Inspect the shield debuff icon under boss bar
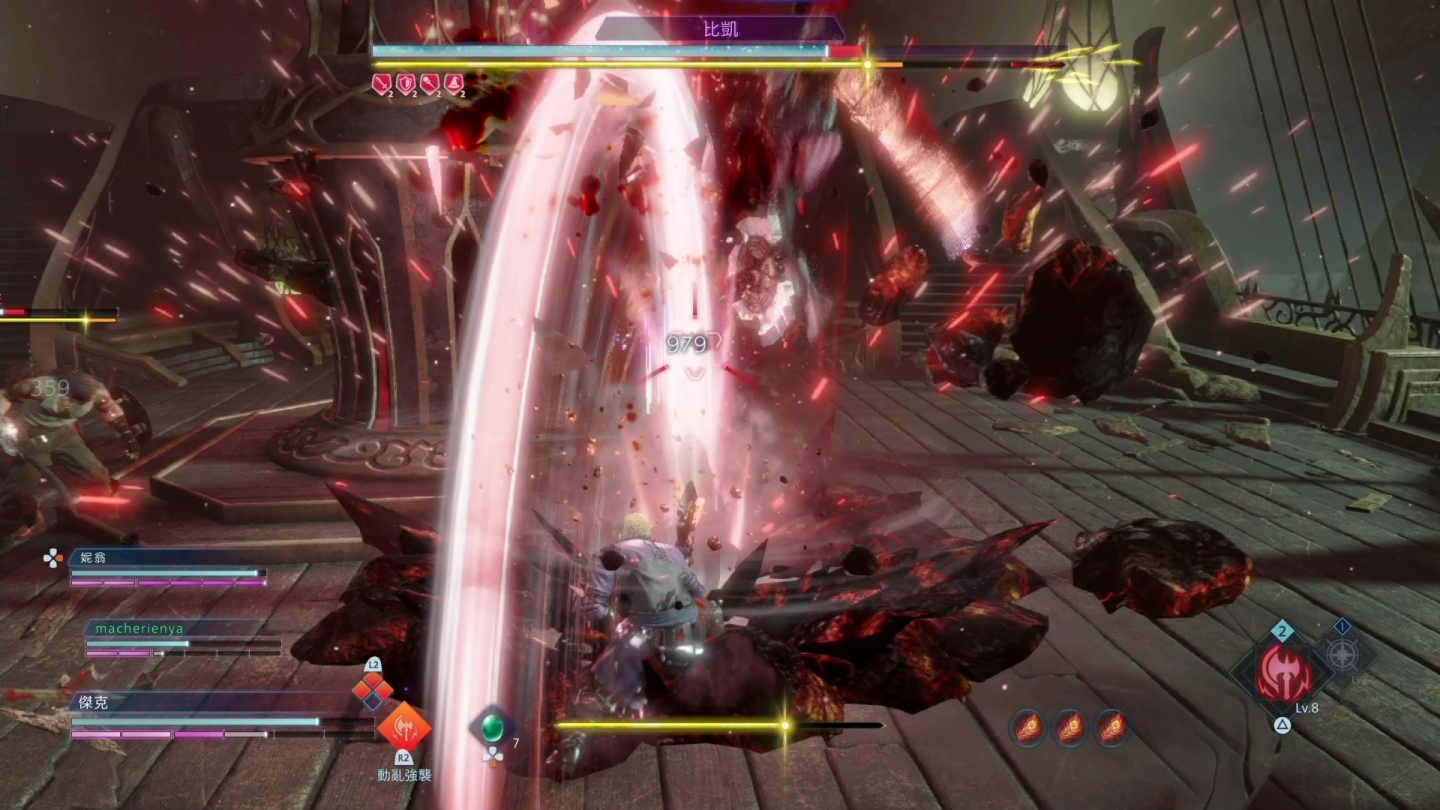The image size is (1440, 810). point(405,85)
